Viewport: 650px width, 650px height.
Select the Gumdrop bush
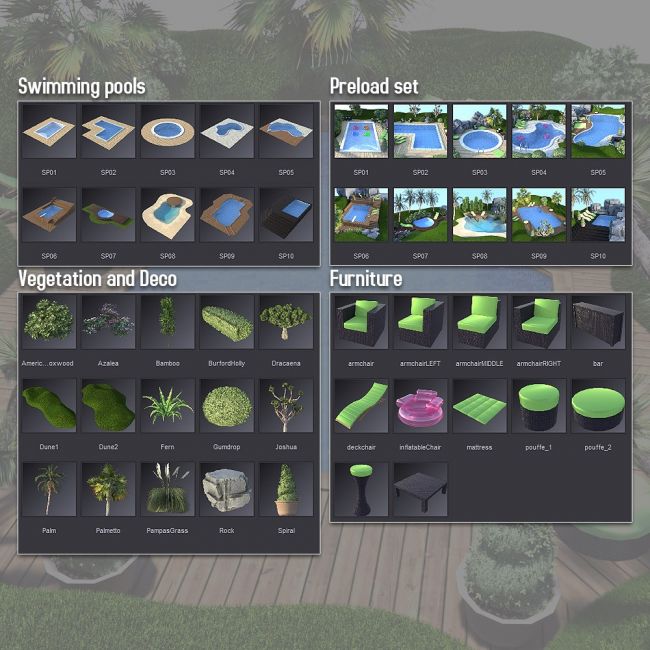[x=227, y=406]
